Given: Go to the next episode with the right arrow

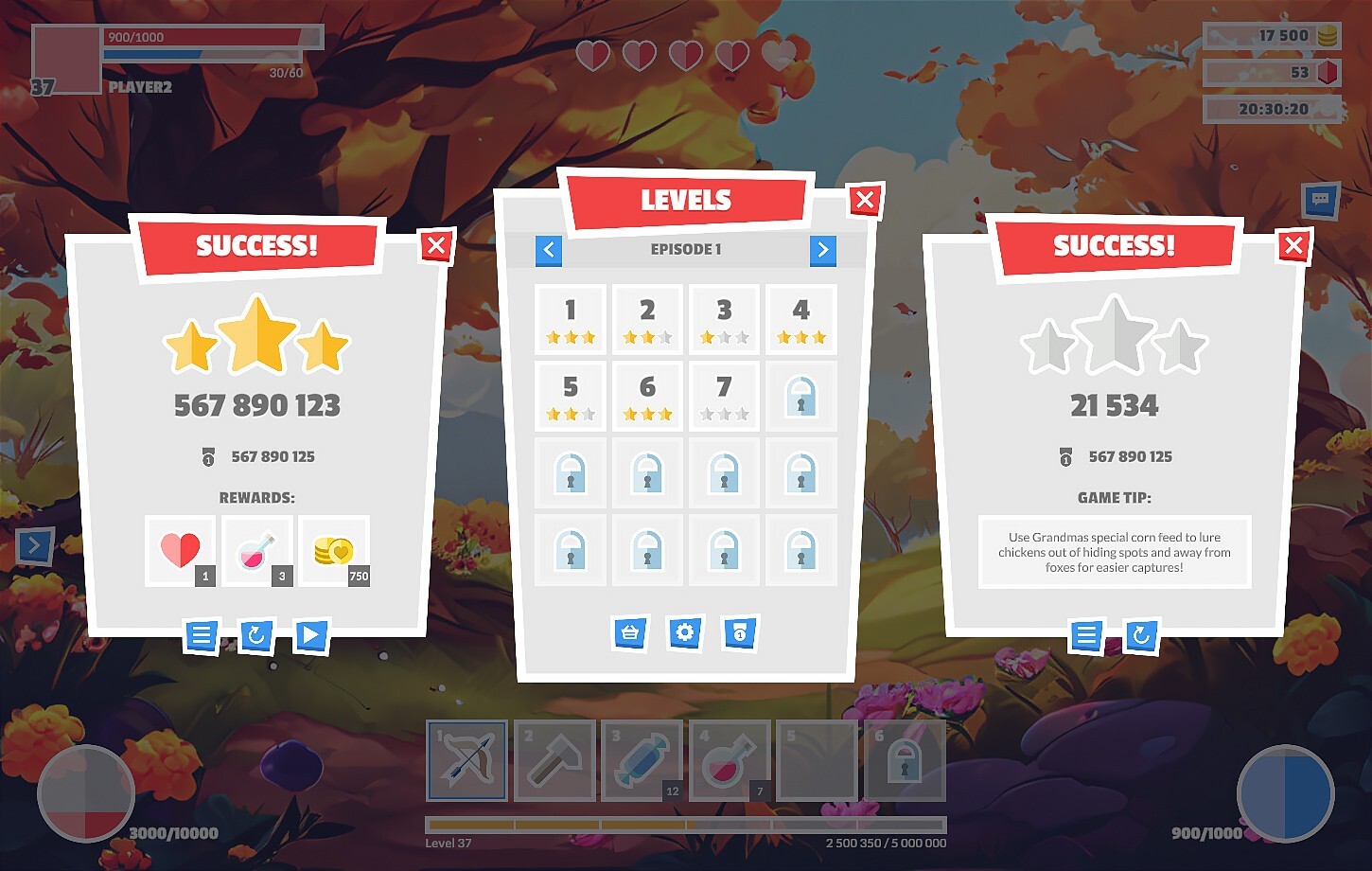Looking at the screenshot, I should 823,250.
